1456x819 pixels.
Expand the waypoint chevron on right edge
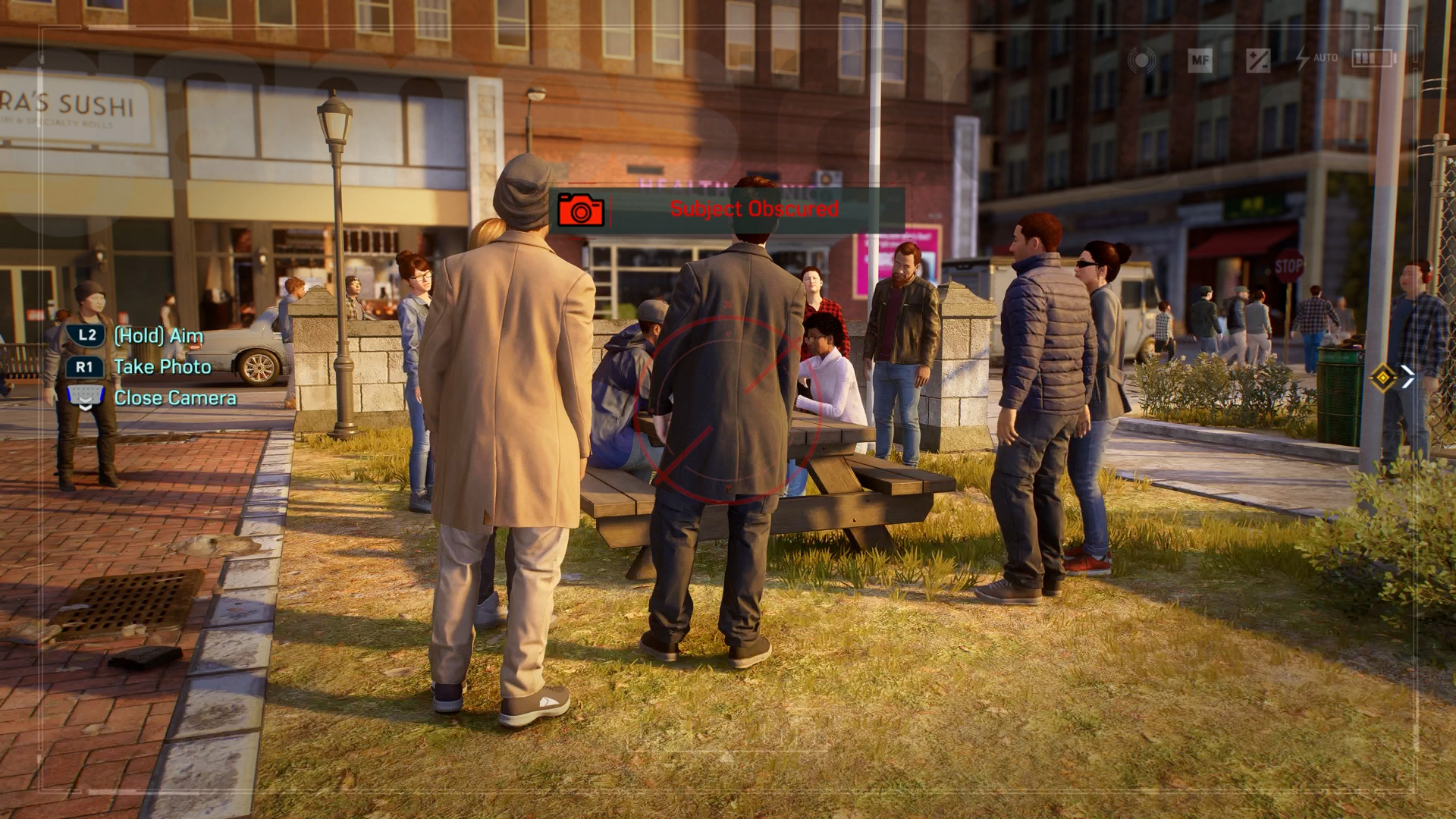pos(1410,374)
